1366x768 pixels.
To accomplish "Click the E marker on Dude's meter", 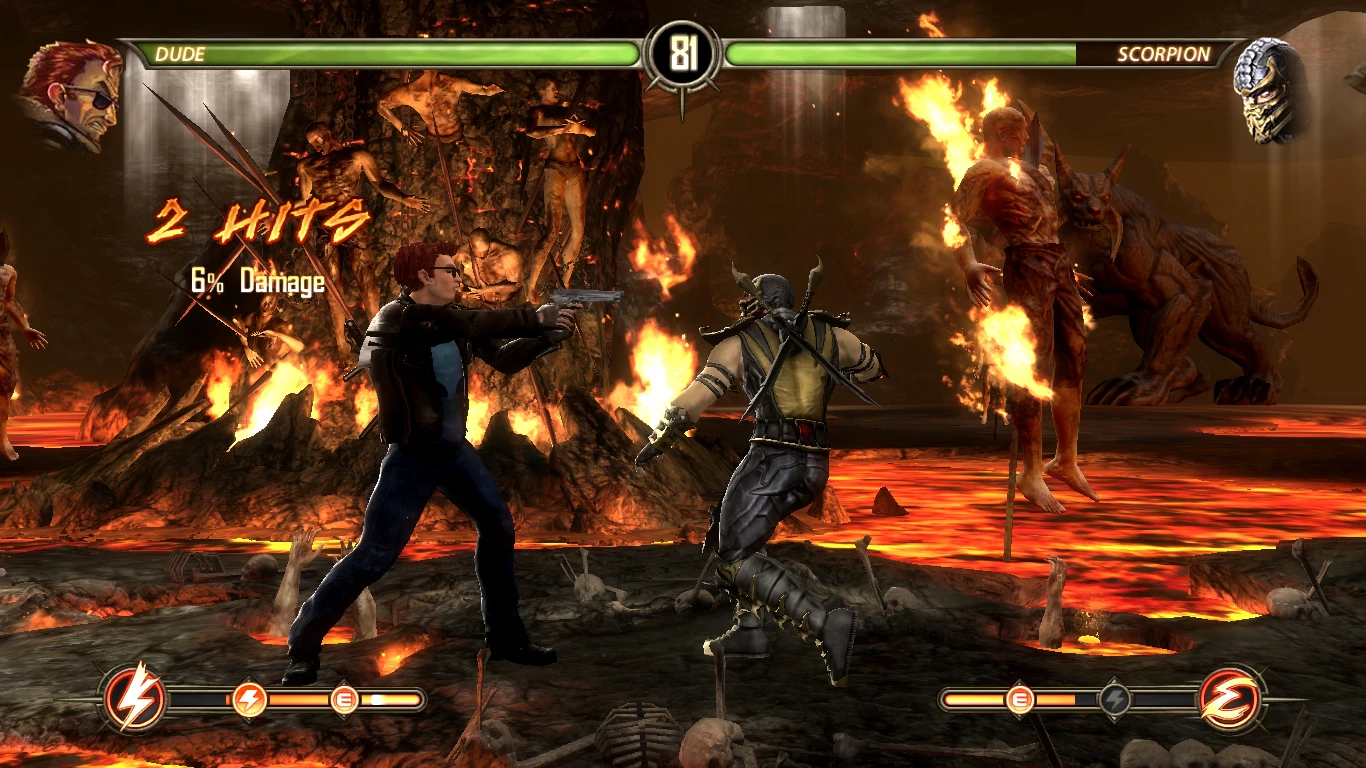I will click(344, 698).
